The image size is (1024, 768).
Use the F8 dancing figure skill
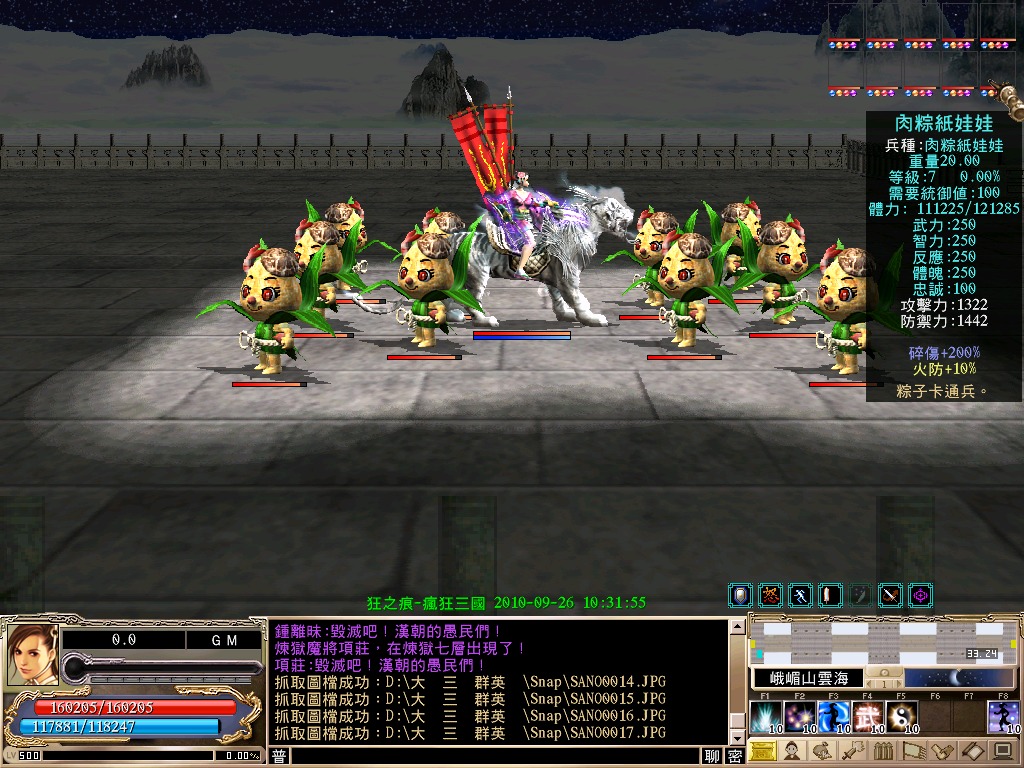coord(1003,717)
